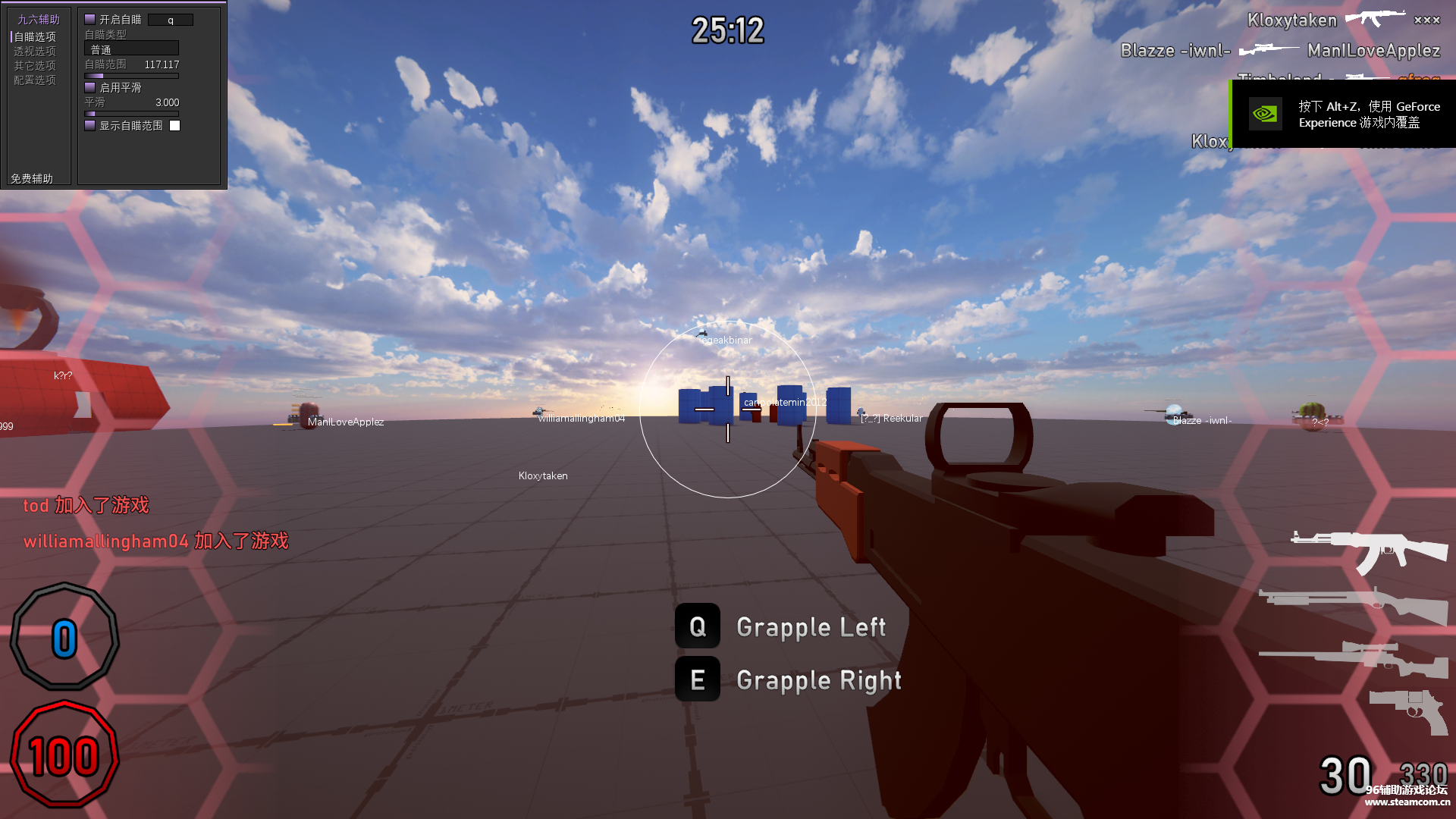Select the revolver pistol weapon icon
The image size is (1456, 819).
point(1407,705)
